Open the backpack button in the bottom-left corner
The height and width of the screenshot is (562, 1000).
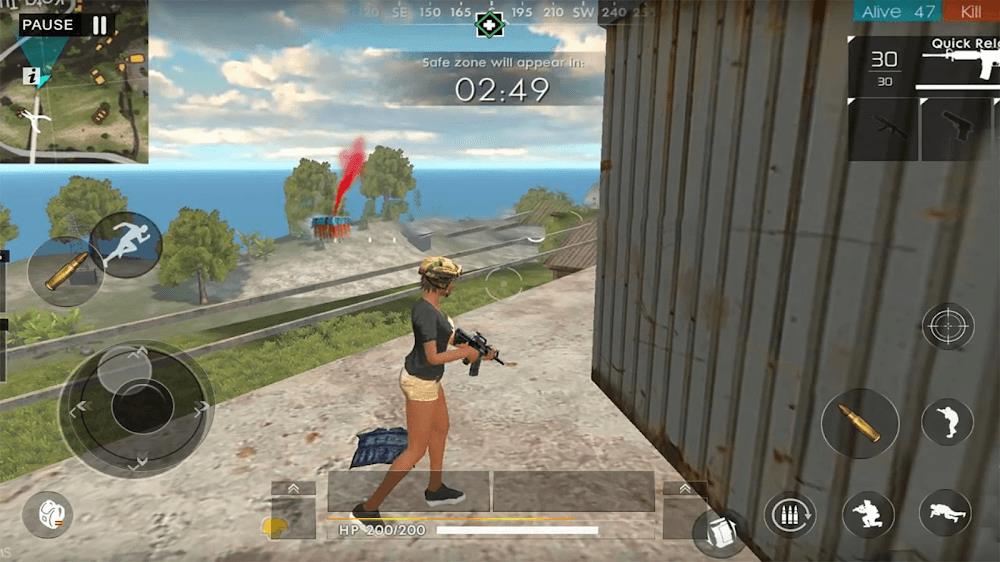(47, 515)
